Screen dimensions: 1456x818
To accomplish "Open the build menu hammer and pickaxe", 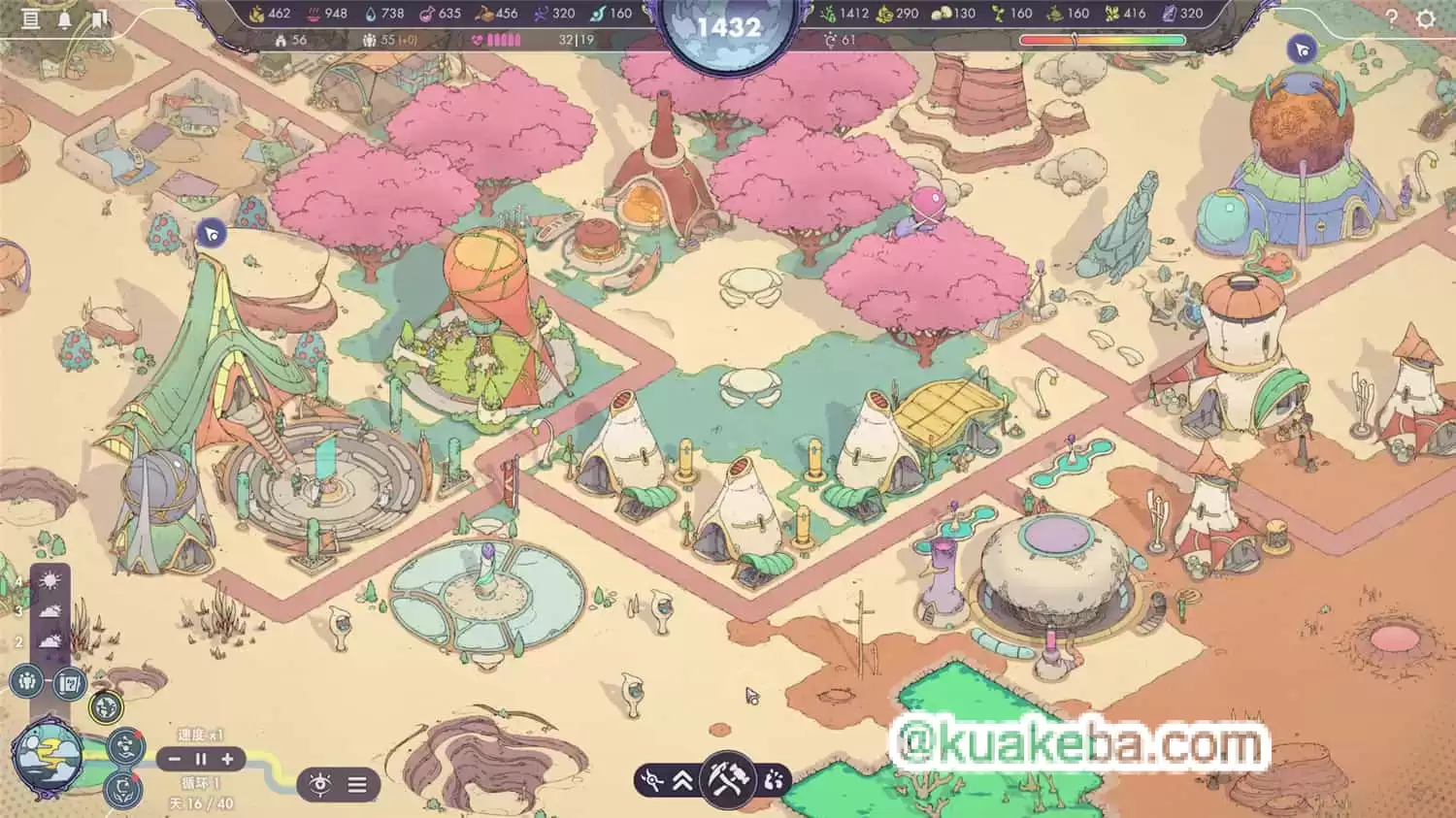I will [x=726, y=780].
